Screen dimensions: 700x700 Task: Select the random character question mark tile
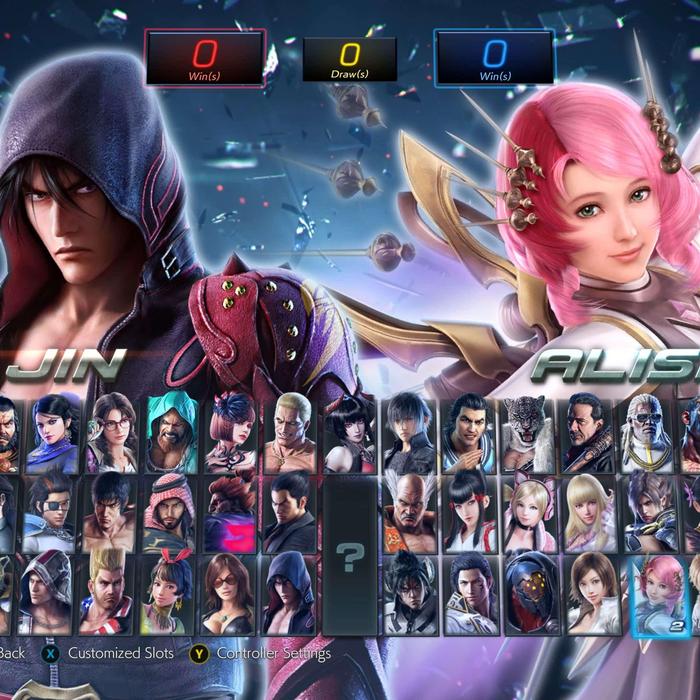click(349, 556)
